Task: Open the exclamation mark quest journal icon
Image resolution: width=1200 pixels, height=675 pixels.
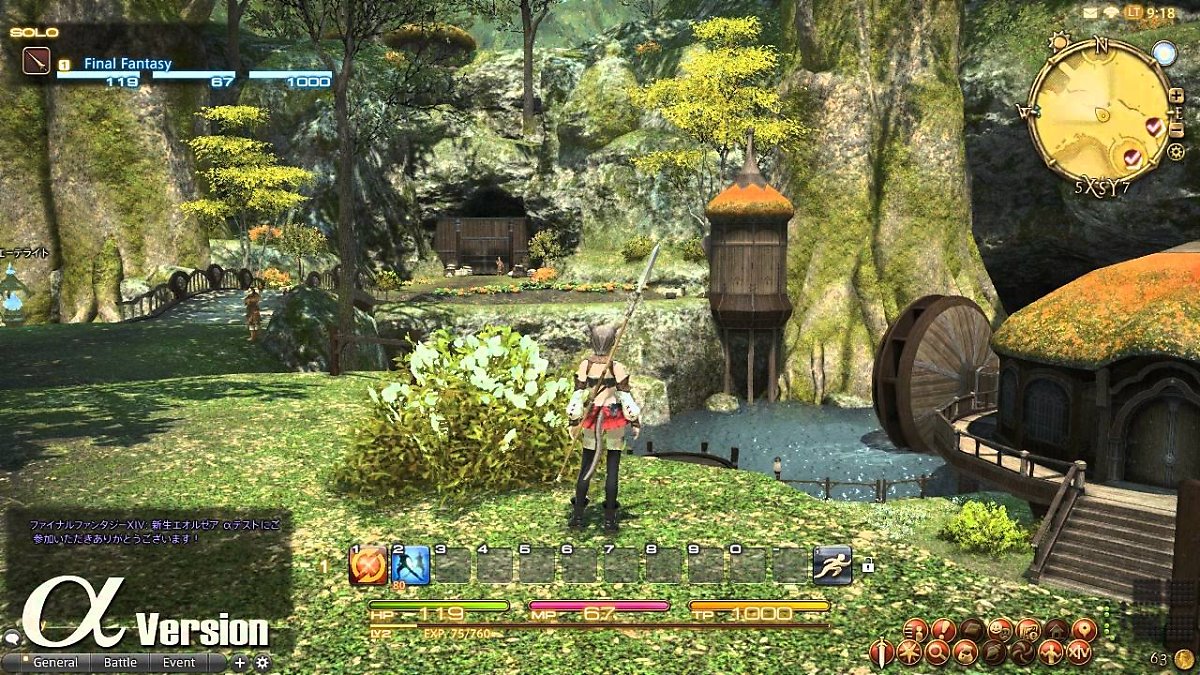Action: tap(943, 630)
